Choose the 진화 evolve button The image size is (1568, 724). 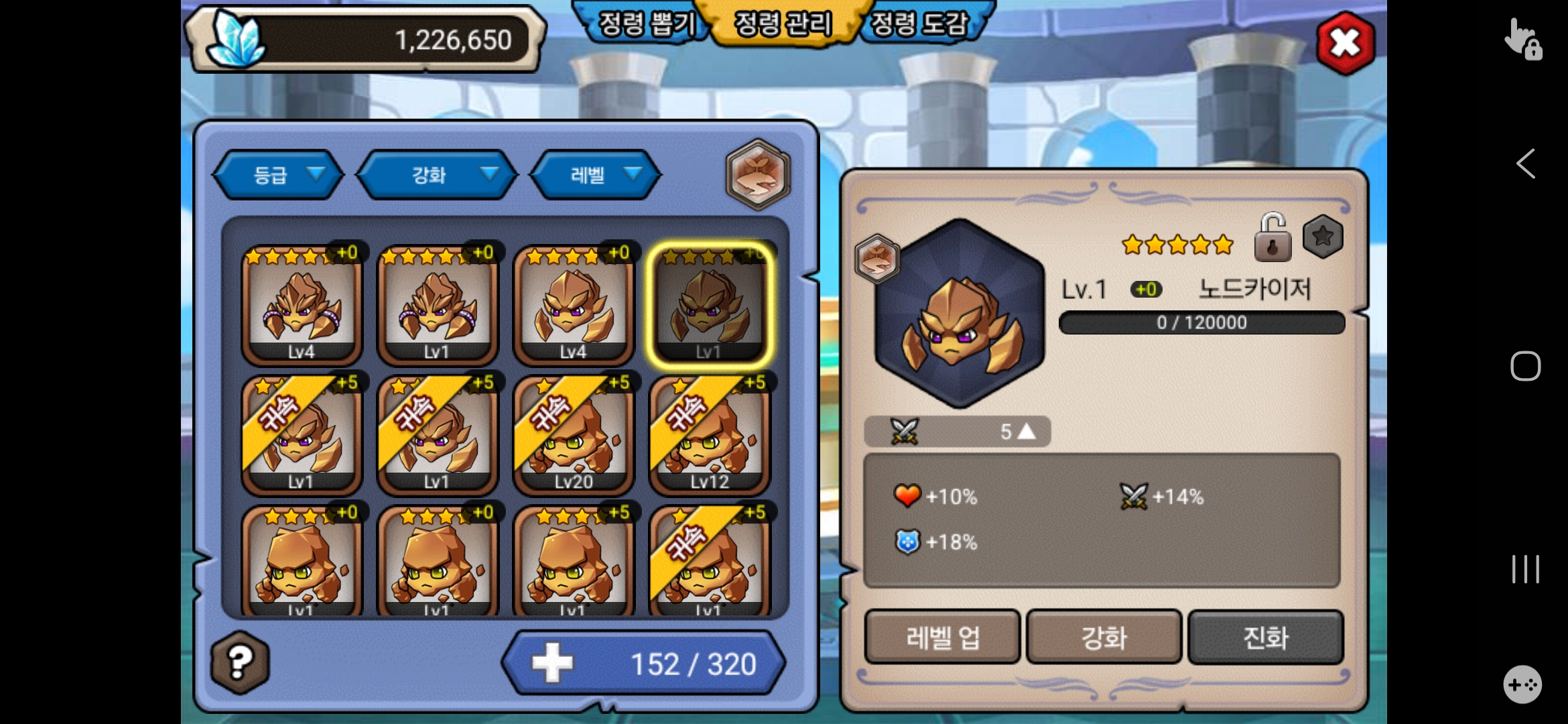click(x=1265, y=637)
